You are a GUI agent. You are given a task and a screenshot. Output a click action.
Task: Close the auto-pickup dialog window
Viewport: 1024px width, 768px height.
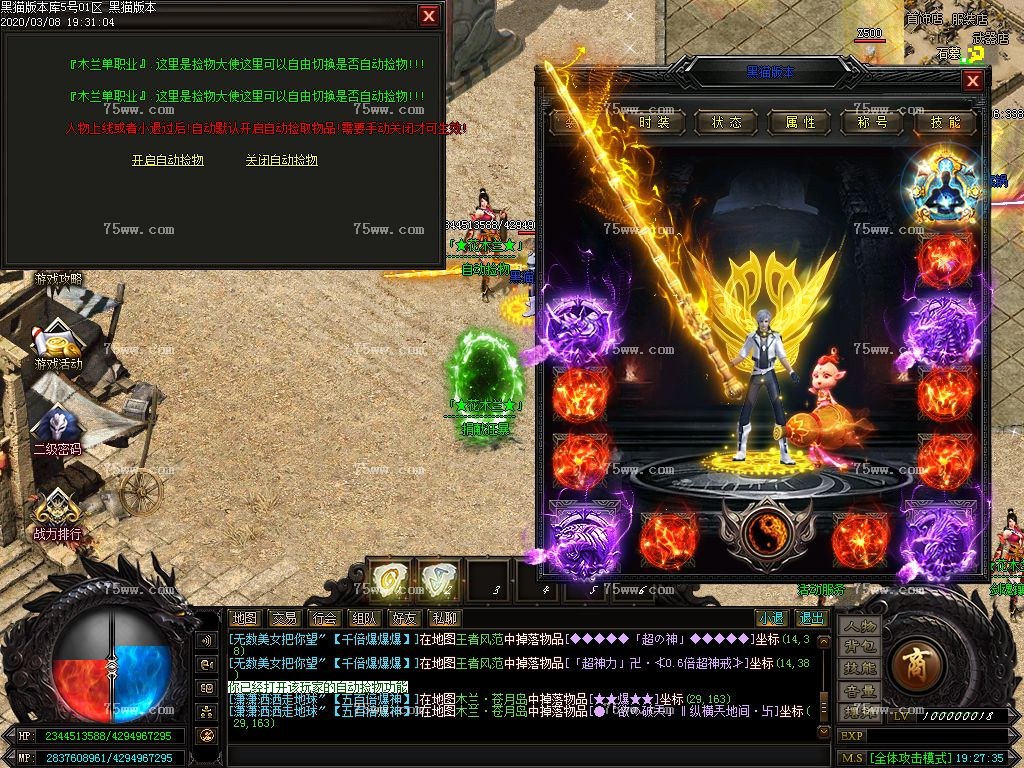click(429, 16)
